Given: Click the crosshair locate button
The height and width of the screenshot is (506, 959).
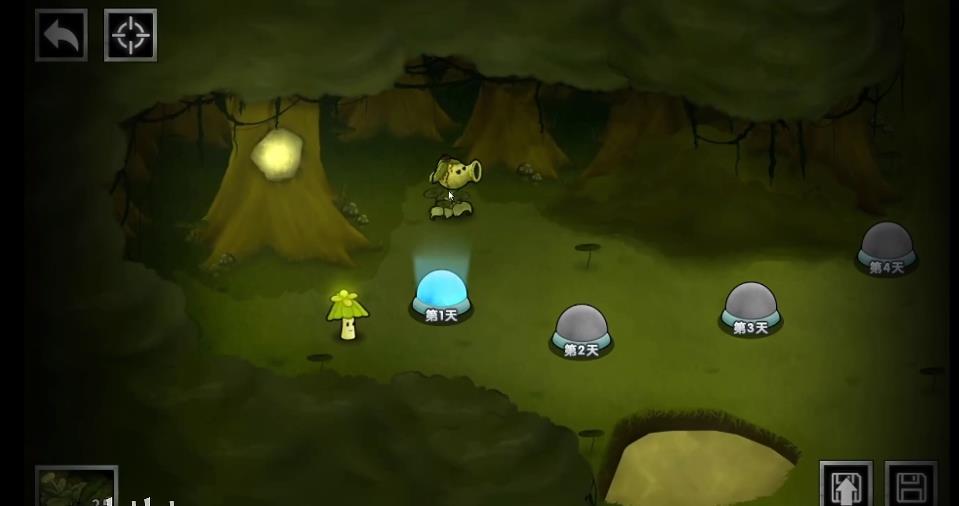Looking at the screenshot, I should (x=130, y=36).
